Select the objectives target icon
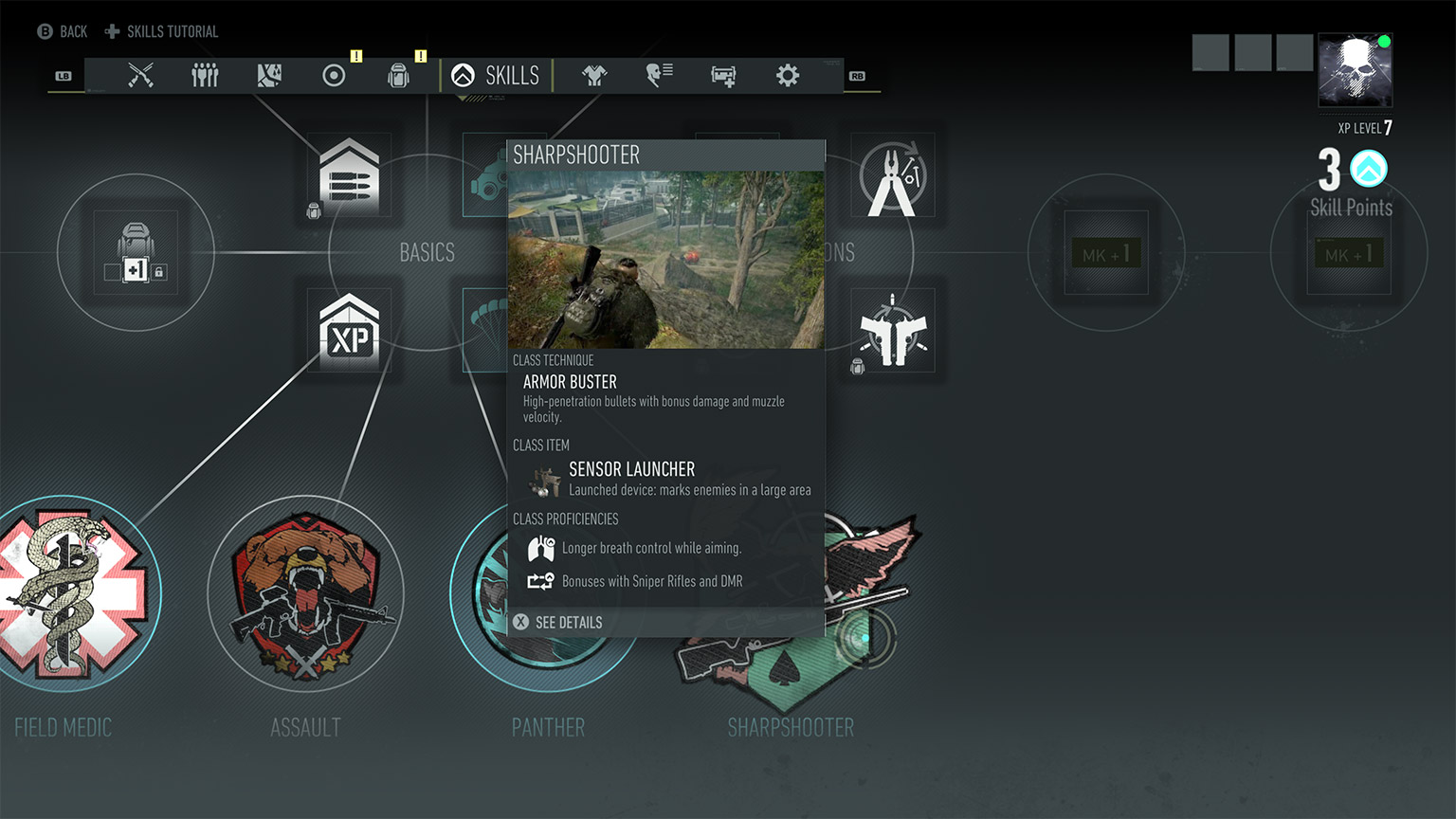This screenshot has width=1456, height=819. pos(334,75)
